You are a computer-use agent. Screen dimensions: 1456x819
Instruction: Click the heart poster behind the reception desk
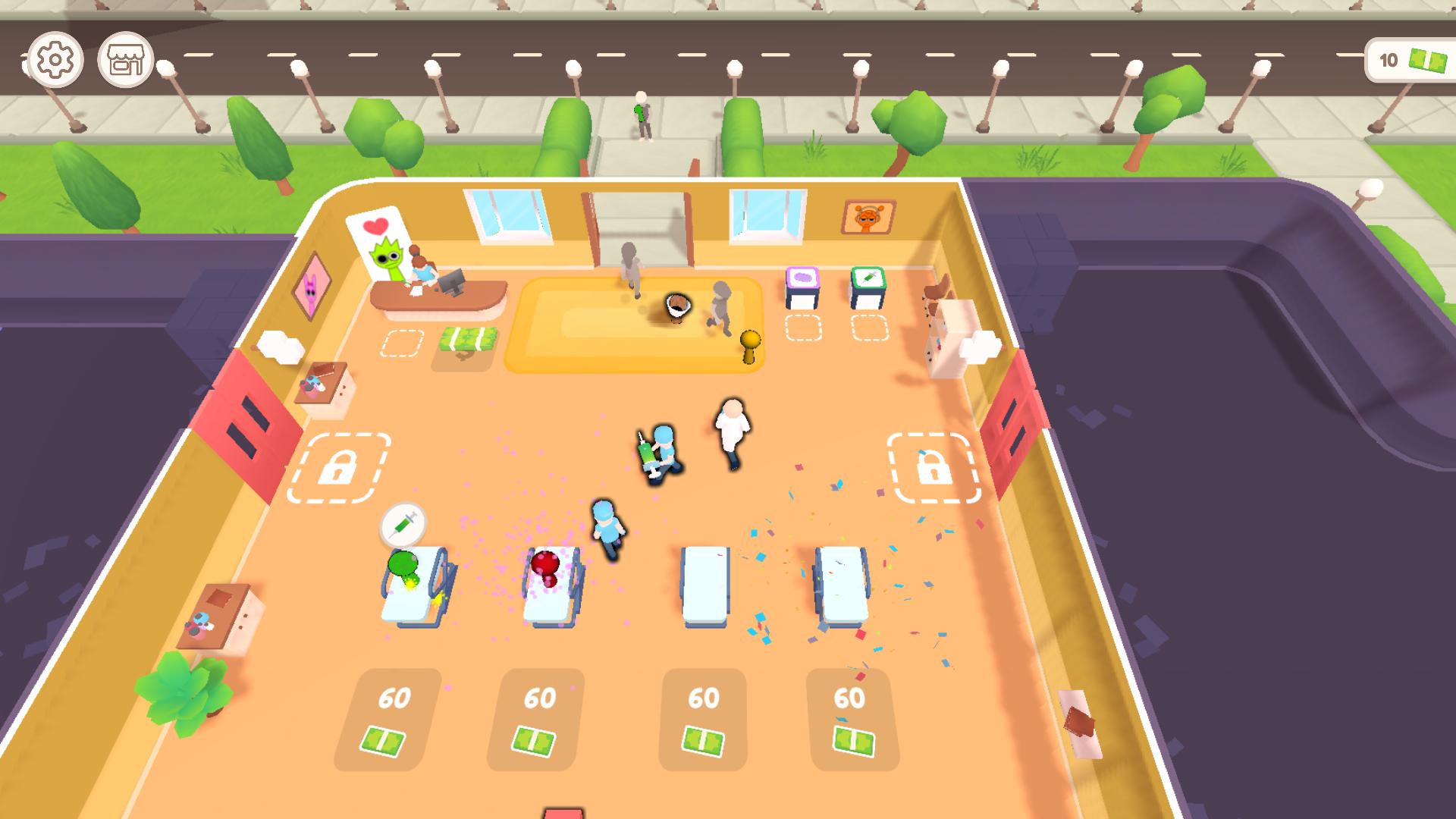376,226
